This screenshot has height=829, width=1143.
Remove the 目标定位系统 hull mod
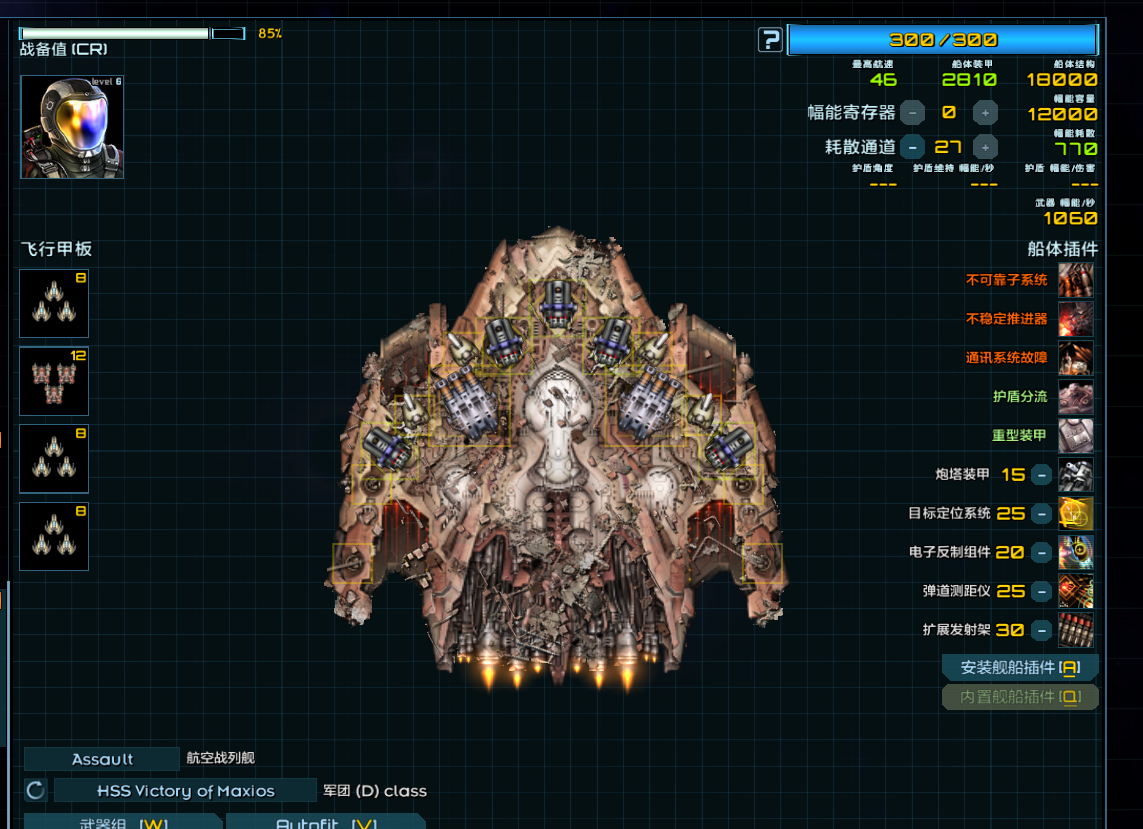click(1041, 514)
